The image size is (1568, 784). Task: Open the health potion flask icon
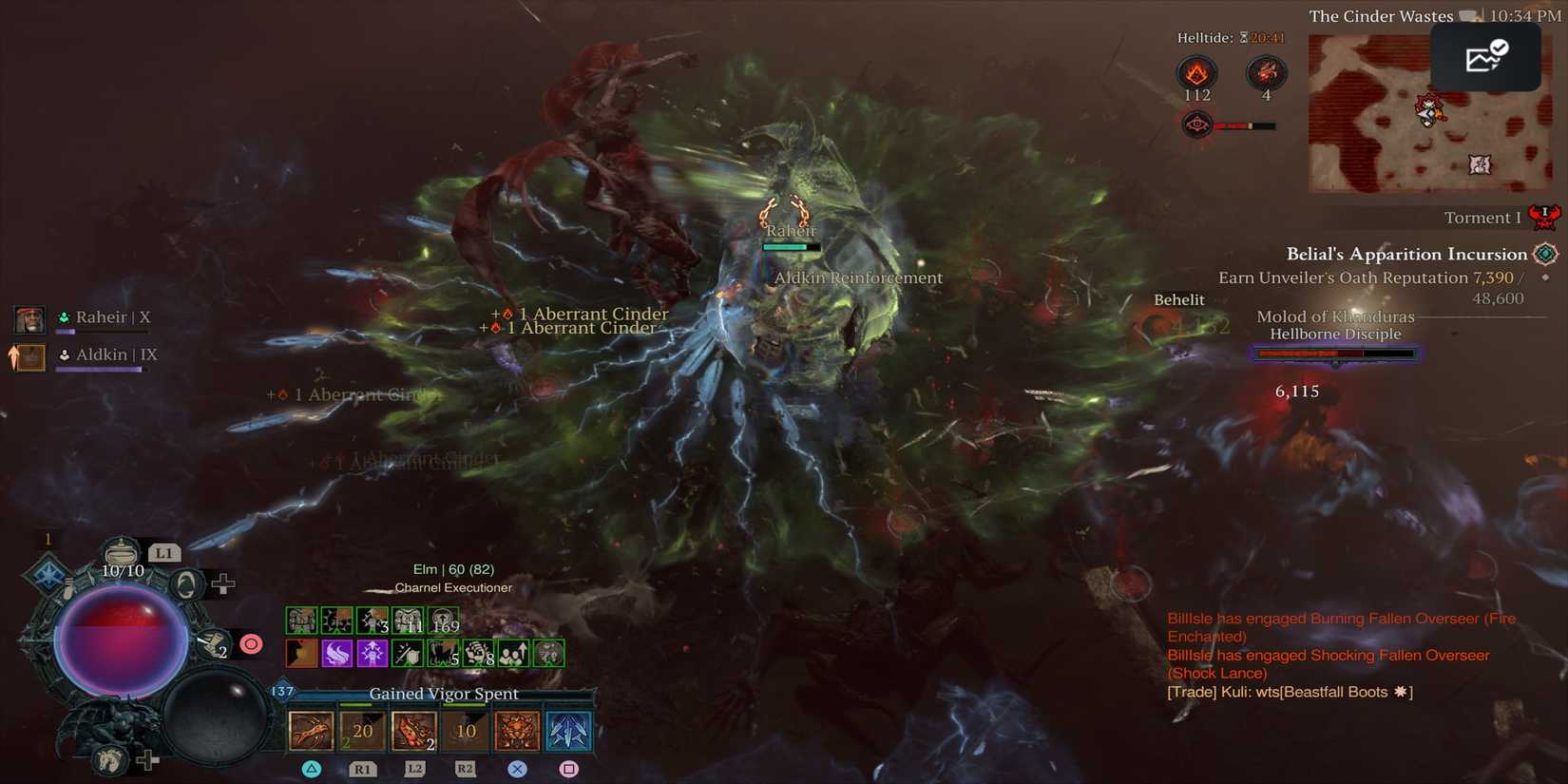pyautogui.click(x=122, y=553)
